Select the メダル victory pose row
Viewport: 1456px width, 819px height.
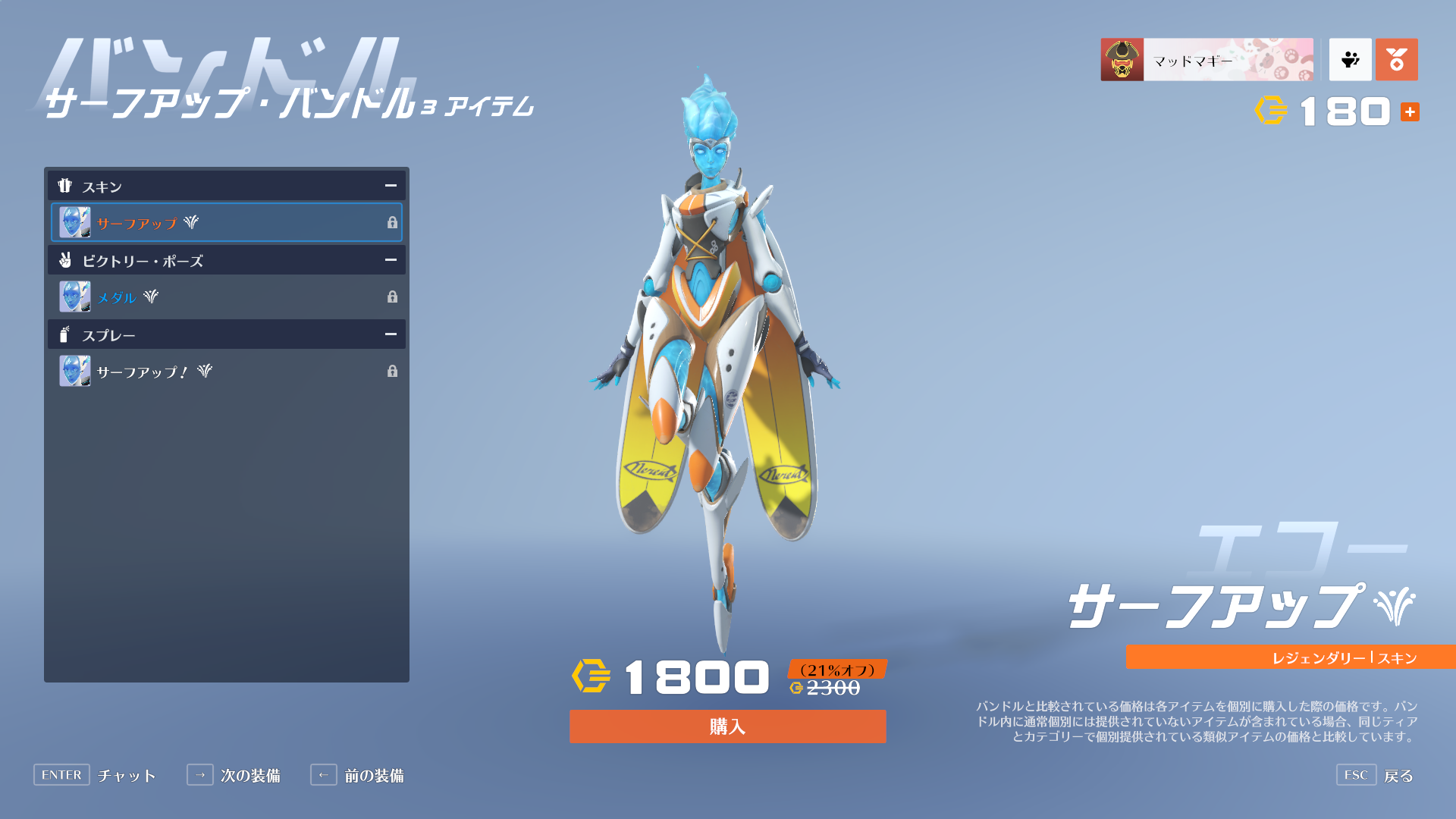pyautogui.click(x=227, y=297)
